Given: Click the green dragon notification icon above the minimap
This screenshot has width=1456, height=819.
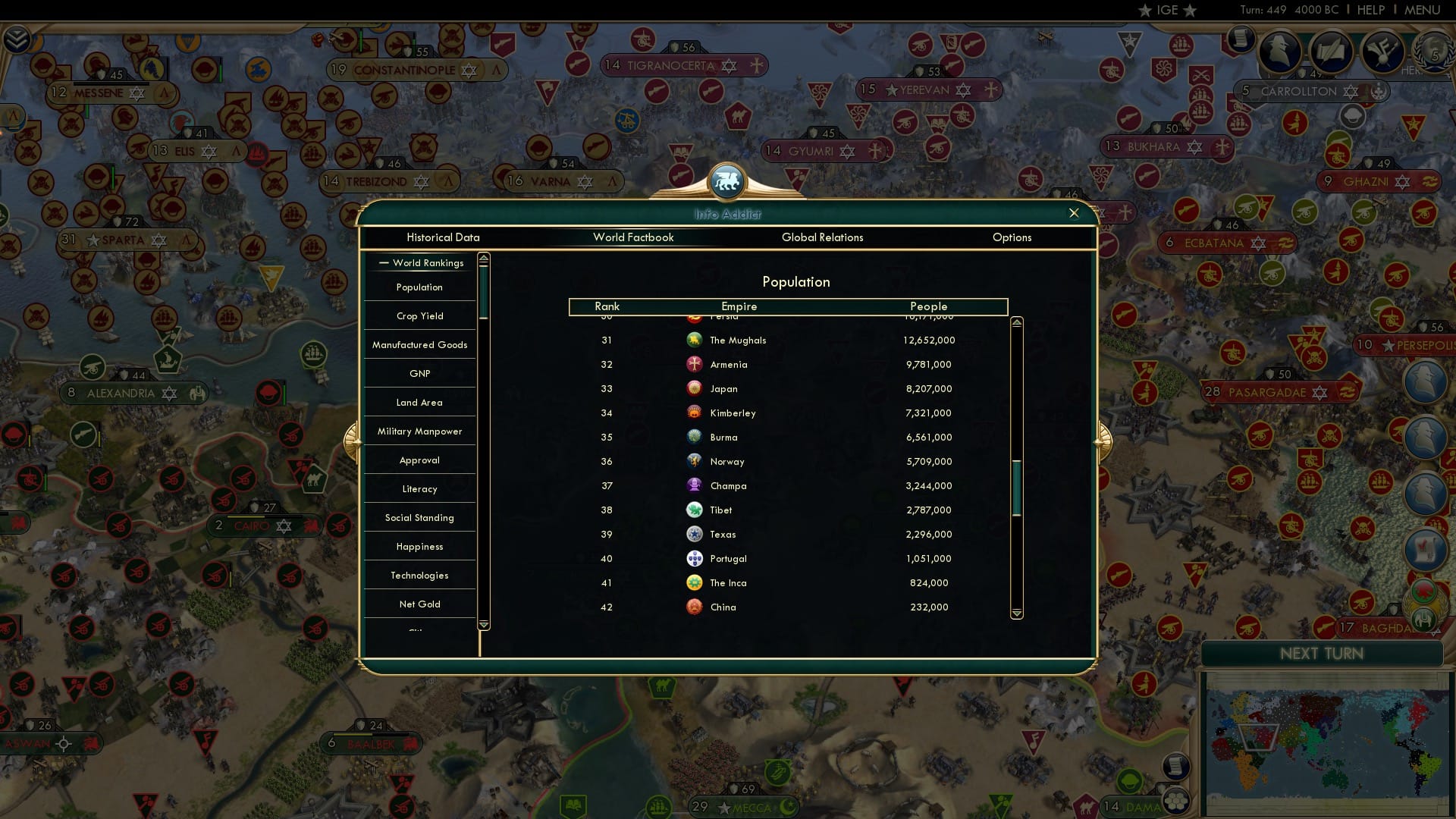Looking at the screenshot, I should (1423, 588).
